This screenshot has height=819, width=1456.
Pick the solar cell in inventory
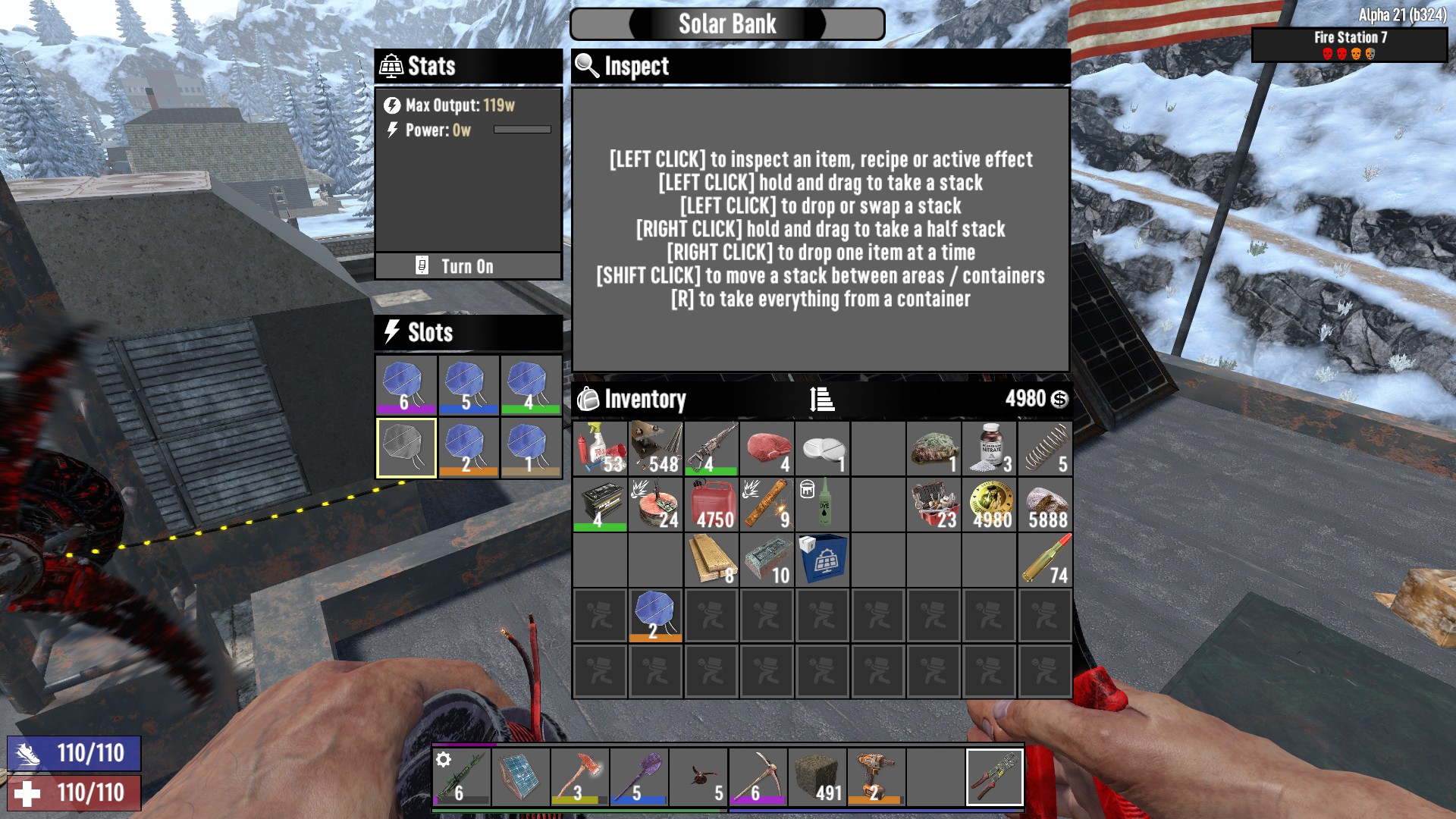(x=655, y=615)
